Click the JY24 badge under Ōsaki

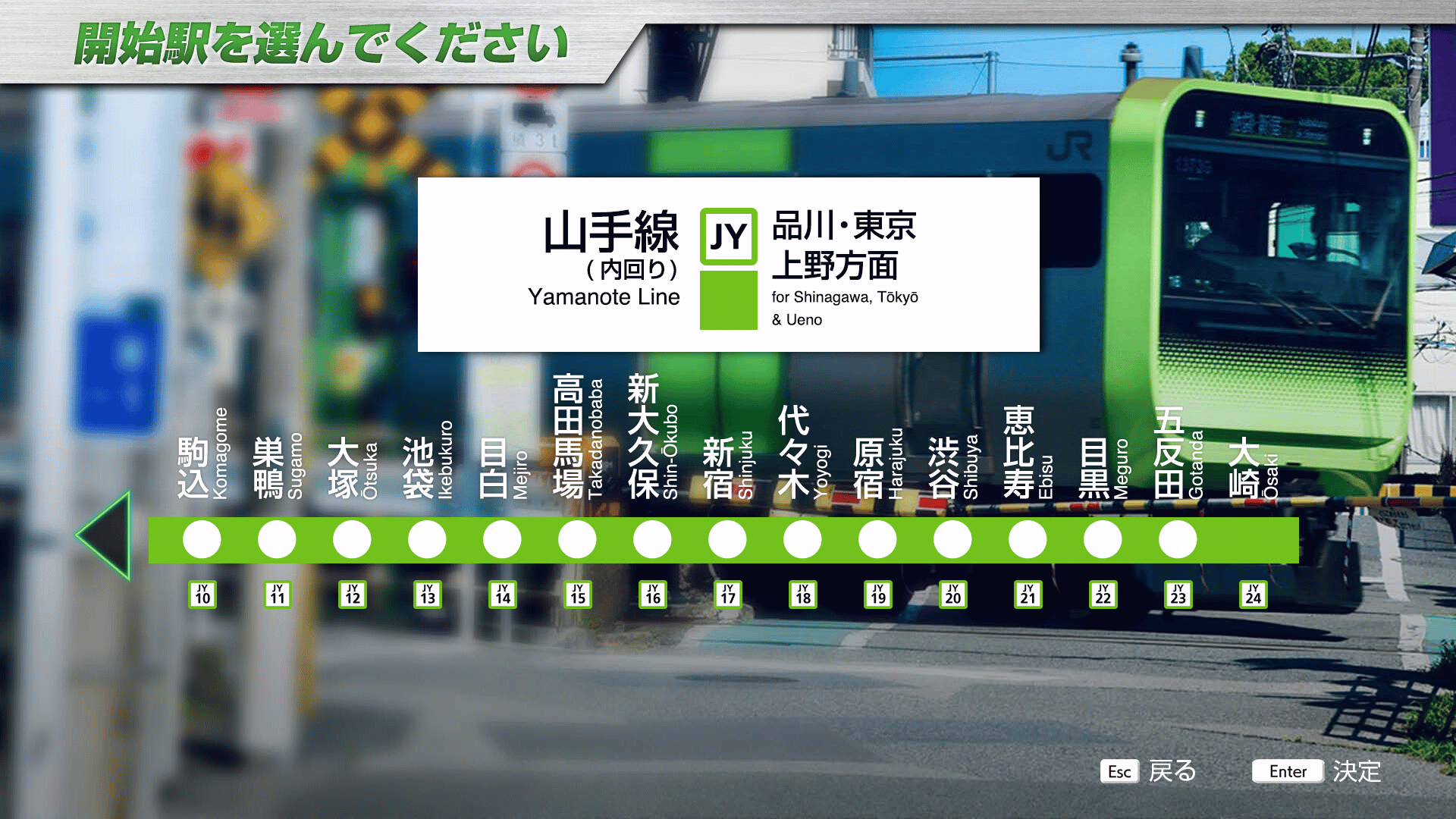[x=1252, y=595]
